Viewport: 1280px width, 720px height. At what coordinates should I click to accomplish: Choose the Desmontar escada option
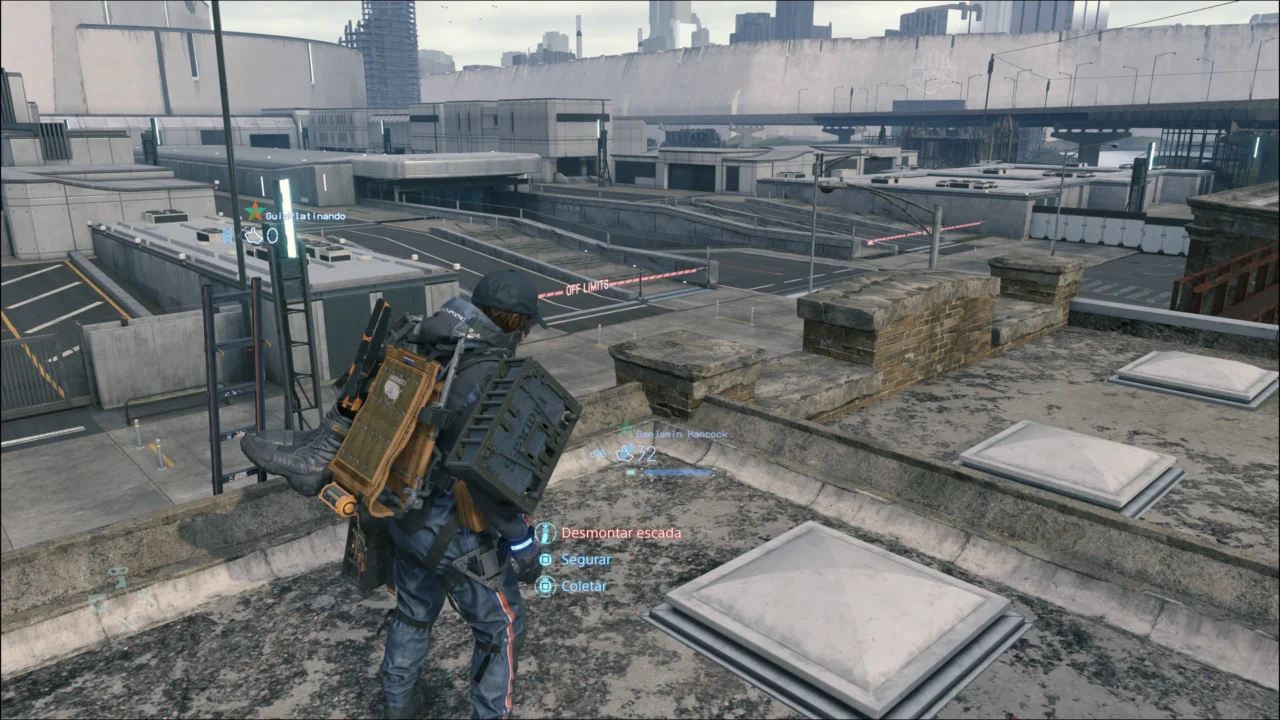click(x=620, y=533)
